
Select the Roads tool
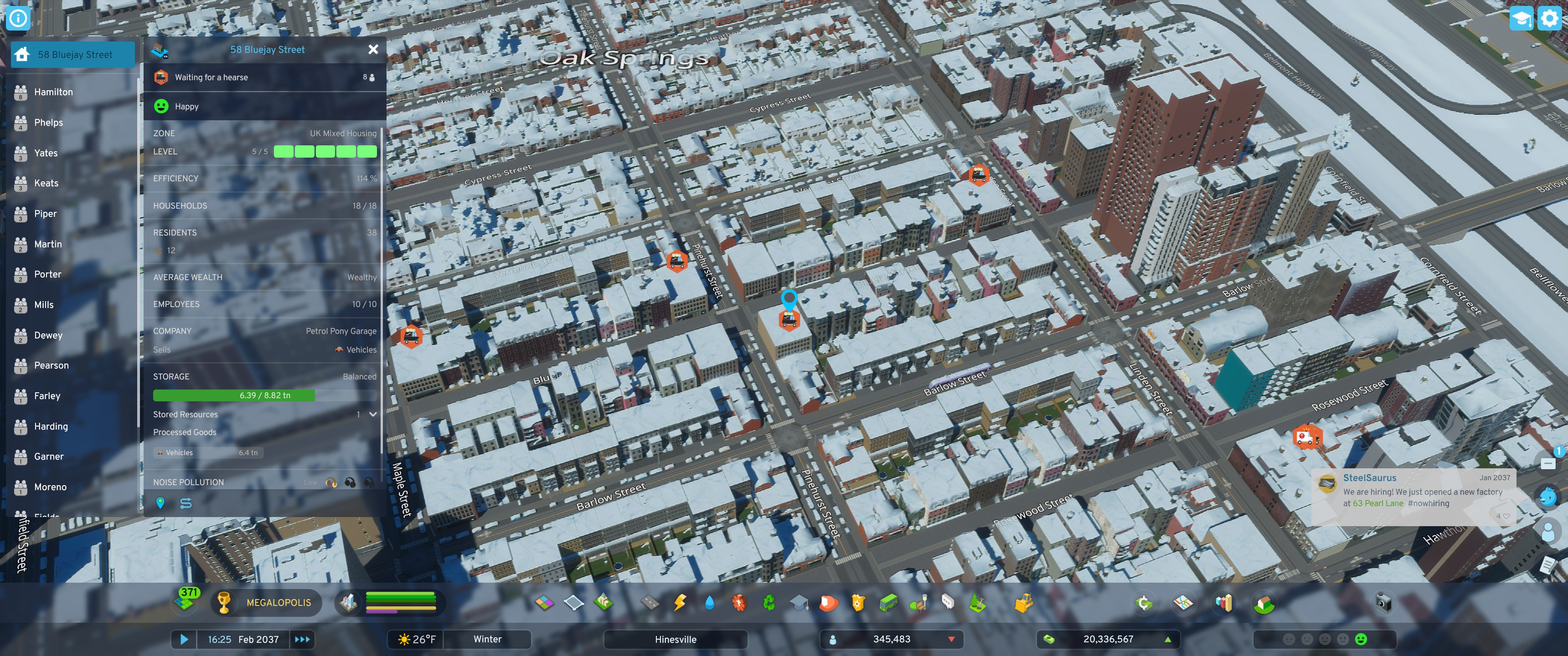[x=650, y=602]
